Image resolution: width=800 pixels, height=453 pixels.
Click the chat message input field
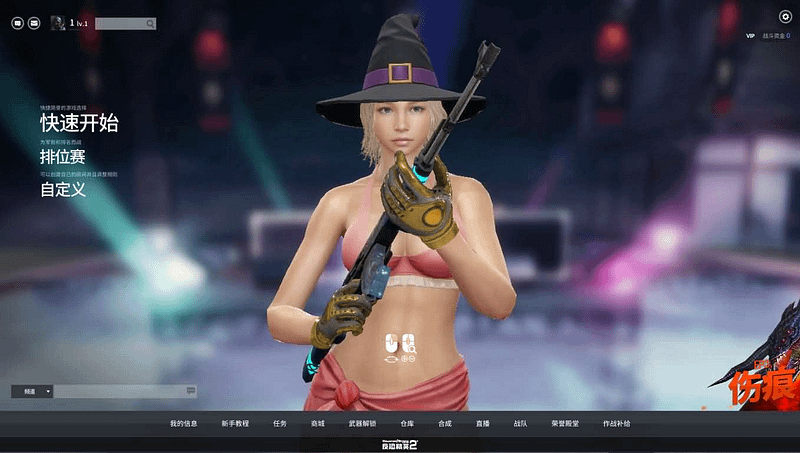pos(118,391)
